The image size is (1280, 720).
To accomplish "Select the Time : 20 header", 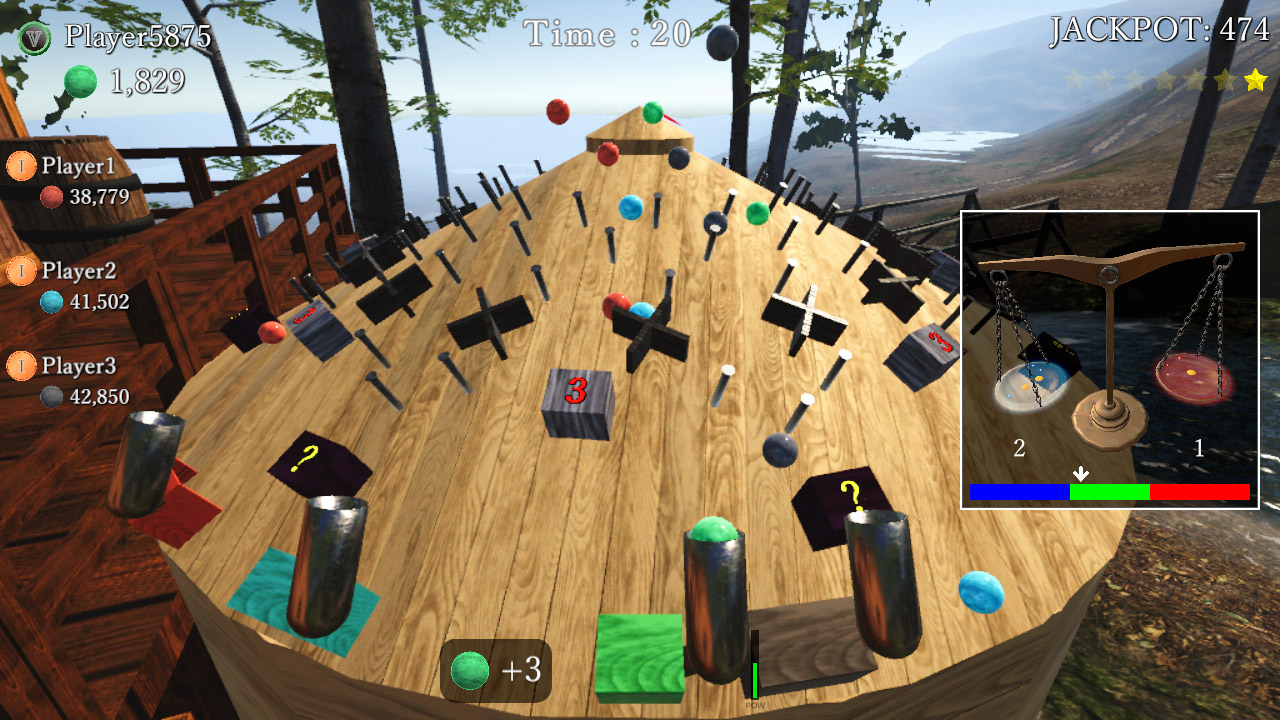I will [x=603, y=31].
